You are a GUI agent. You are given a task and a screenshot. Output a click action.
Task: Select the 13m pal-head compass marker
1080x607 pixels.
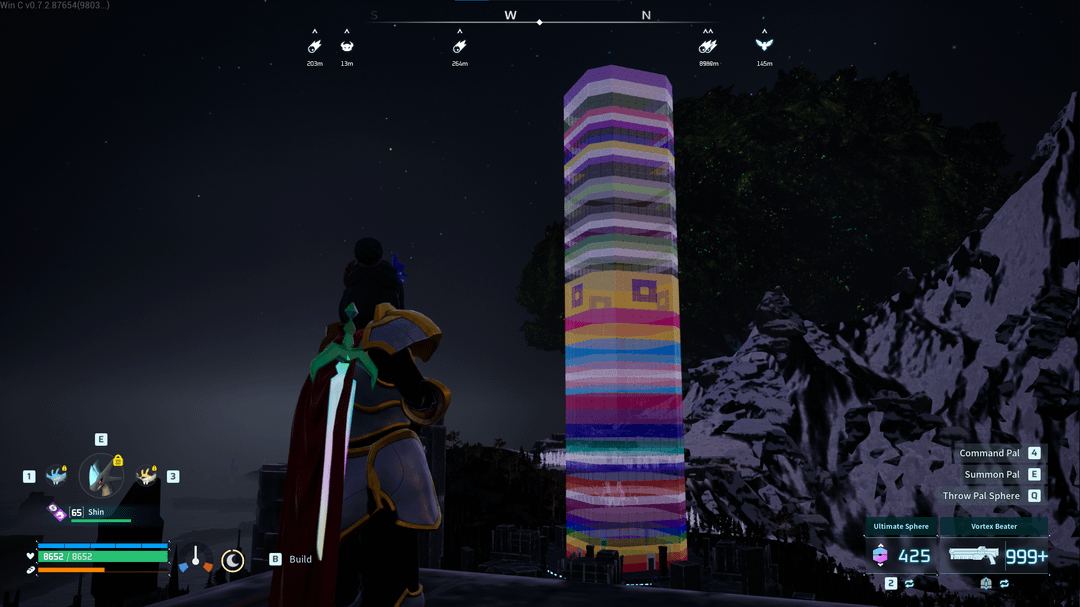point(347,46)
